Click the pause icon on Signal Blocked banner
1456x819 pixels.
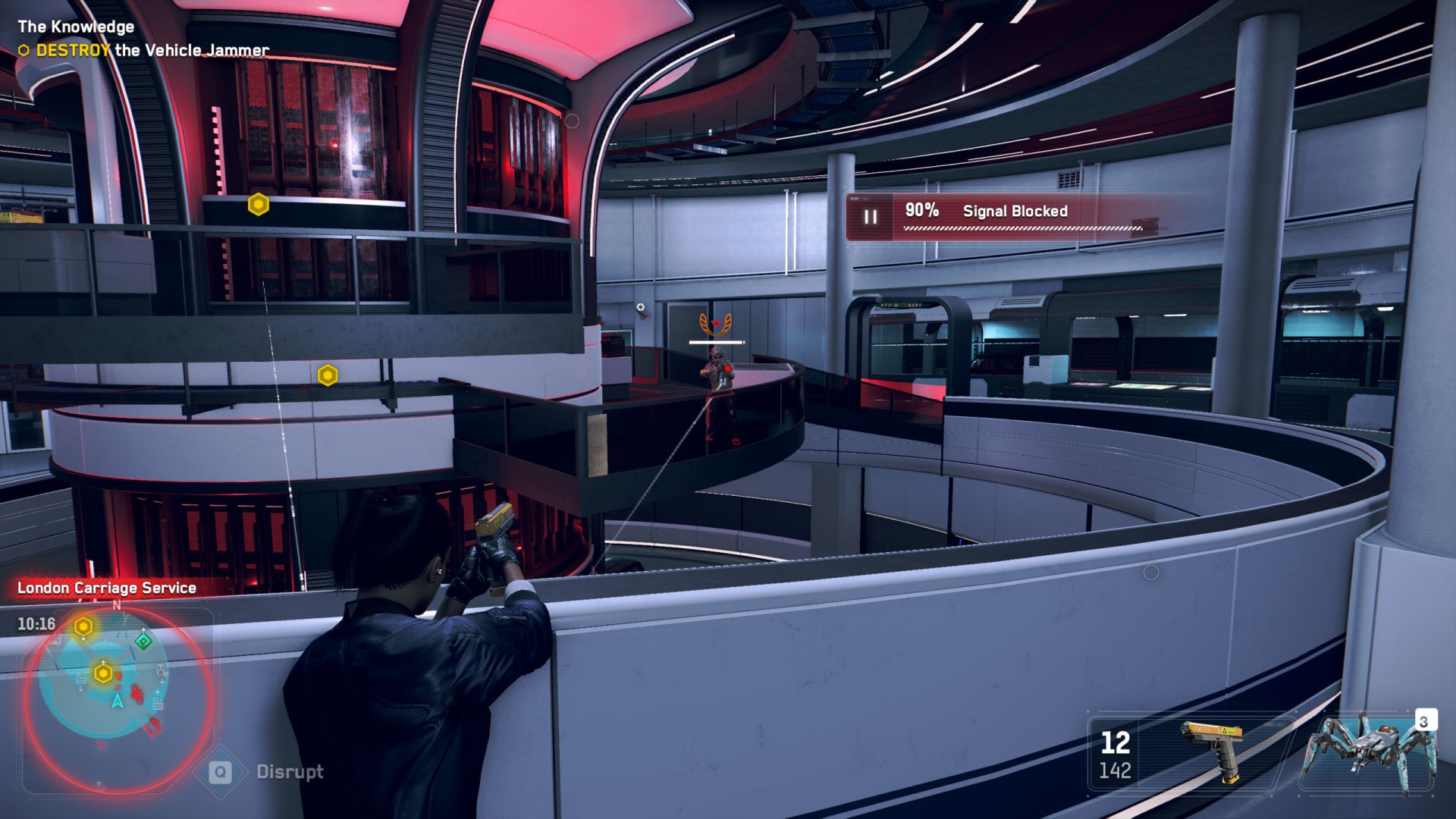871,218
